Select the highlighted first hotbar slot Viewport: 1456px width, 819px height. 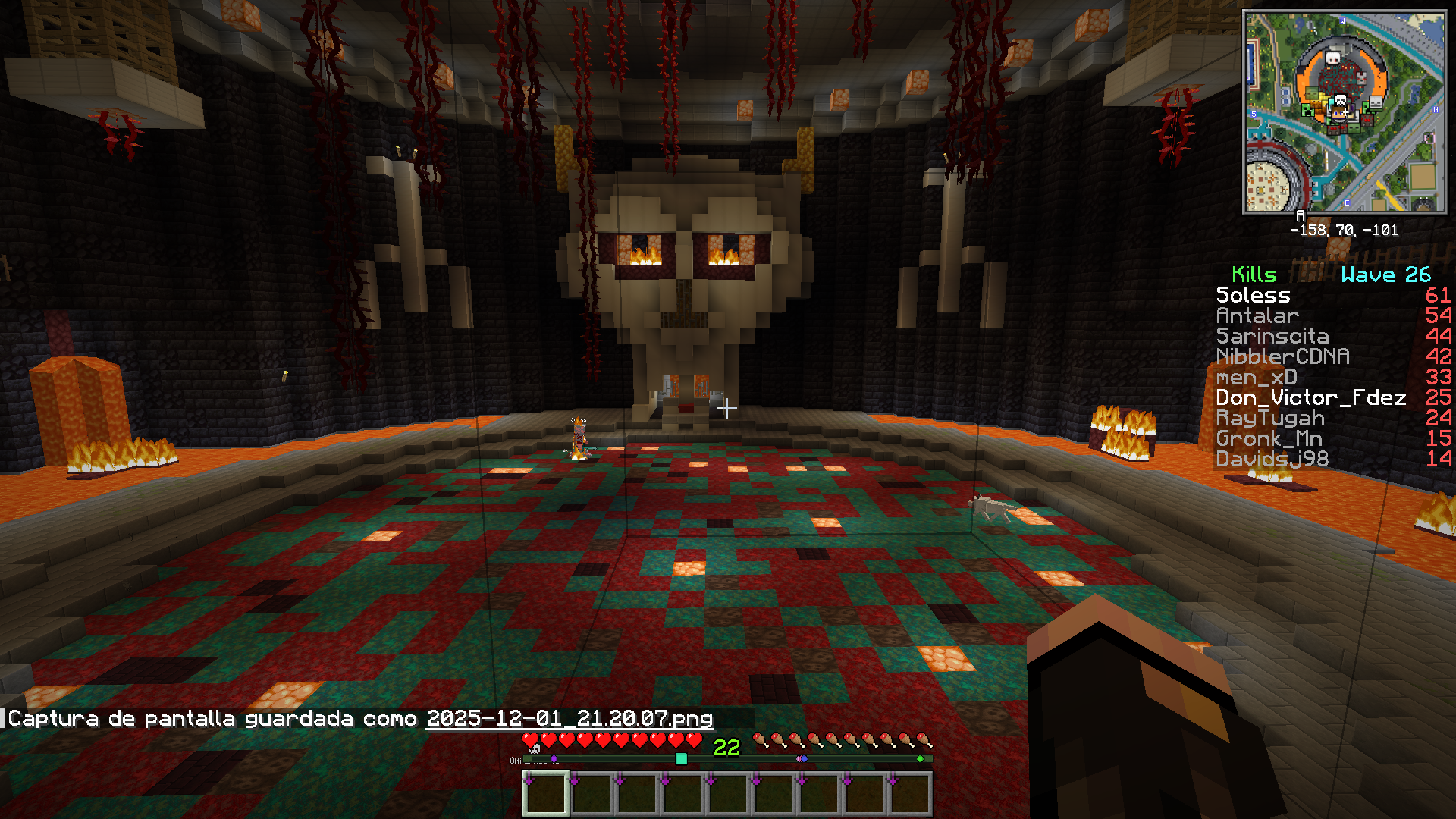pos(546,794)
